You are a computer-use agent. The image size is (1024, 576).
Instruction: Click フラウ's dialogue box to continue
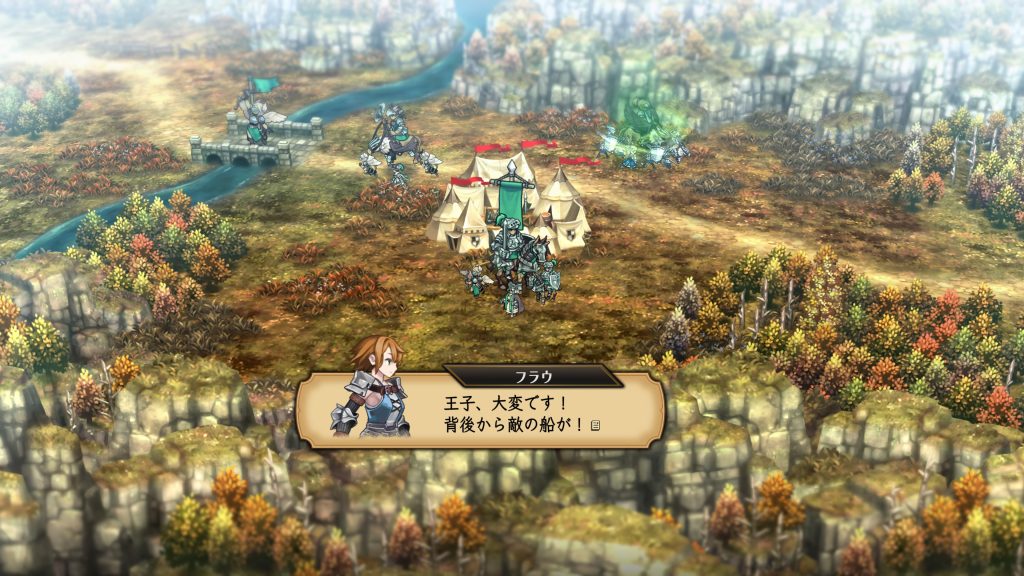click(500, 412)
